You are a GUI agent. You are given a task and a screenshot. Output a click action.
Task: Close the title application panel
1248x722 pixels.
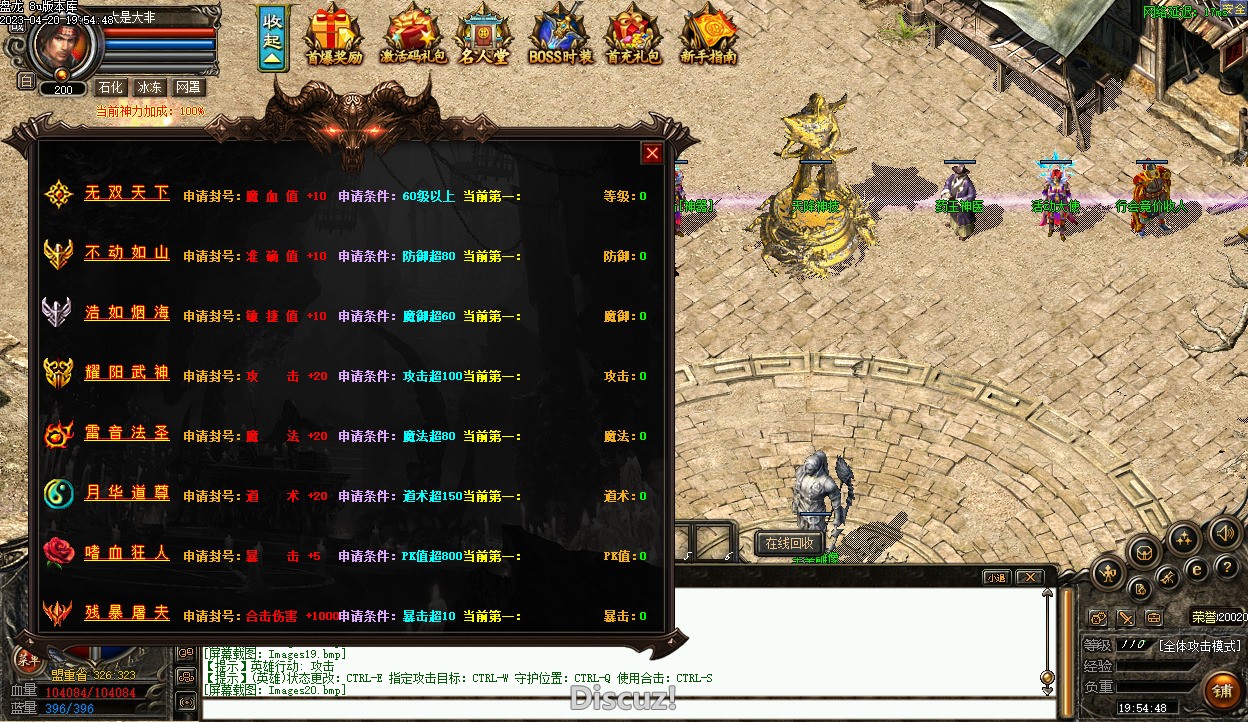(652, 153)
